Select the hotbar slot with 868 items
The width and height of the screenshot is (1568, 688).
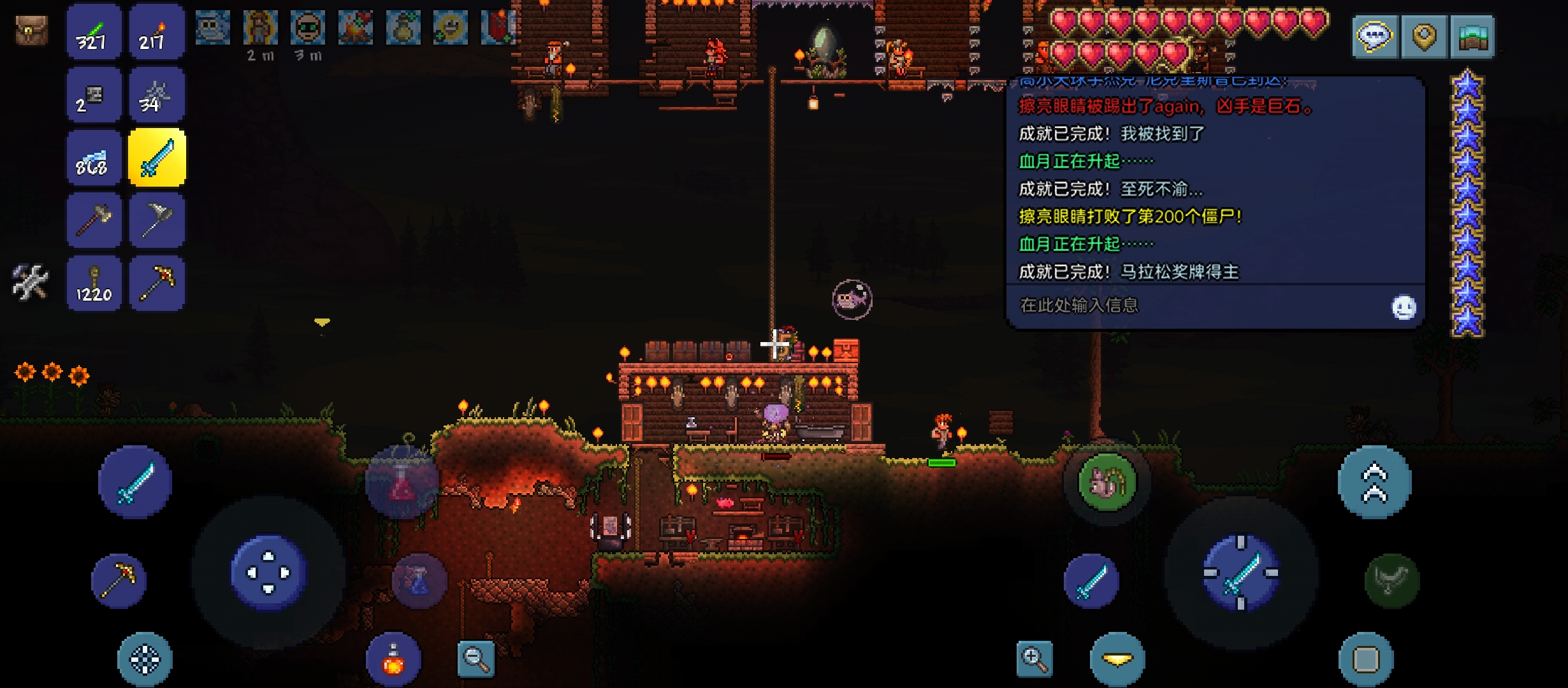[94, 157]
